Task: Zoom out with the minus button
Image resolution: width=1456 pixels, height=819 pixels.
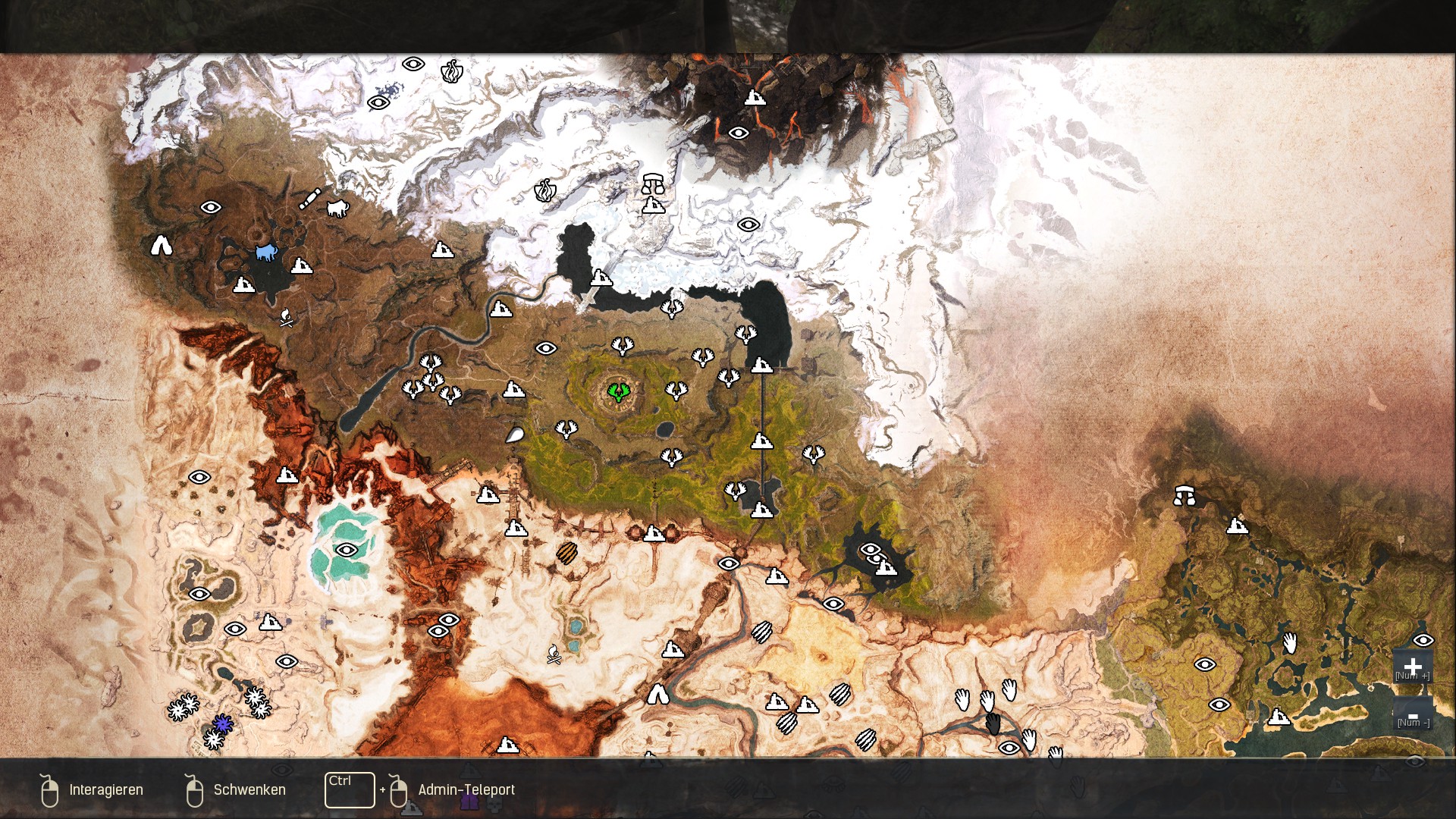Action: click(x=1412, y=715)
